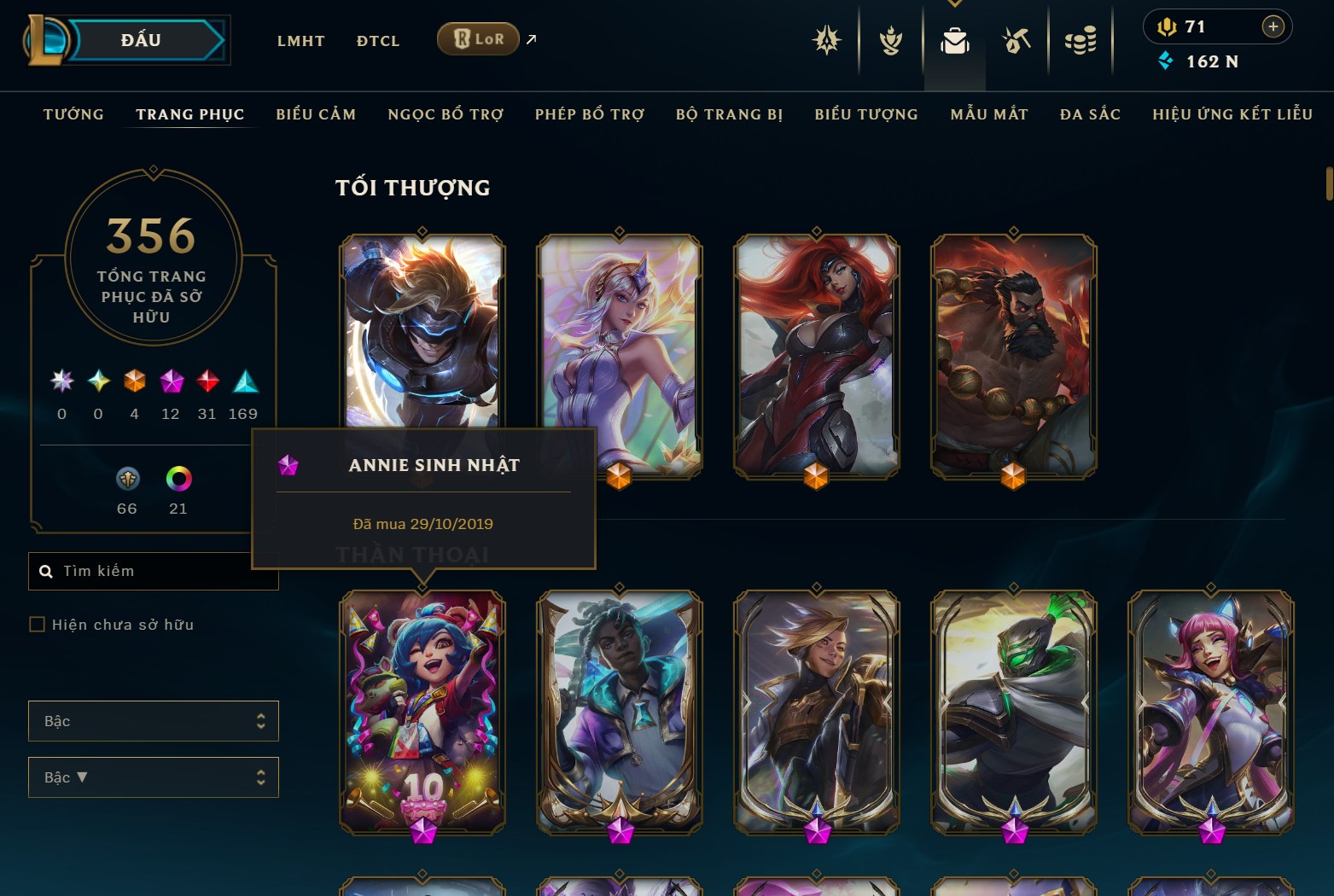Open the Bậc ▼ sort order dropdown
The width and height of the screenshot is (1334, 896).
coord(154,777)
